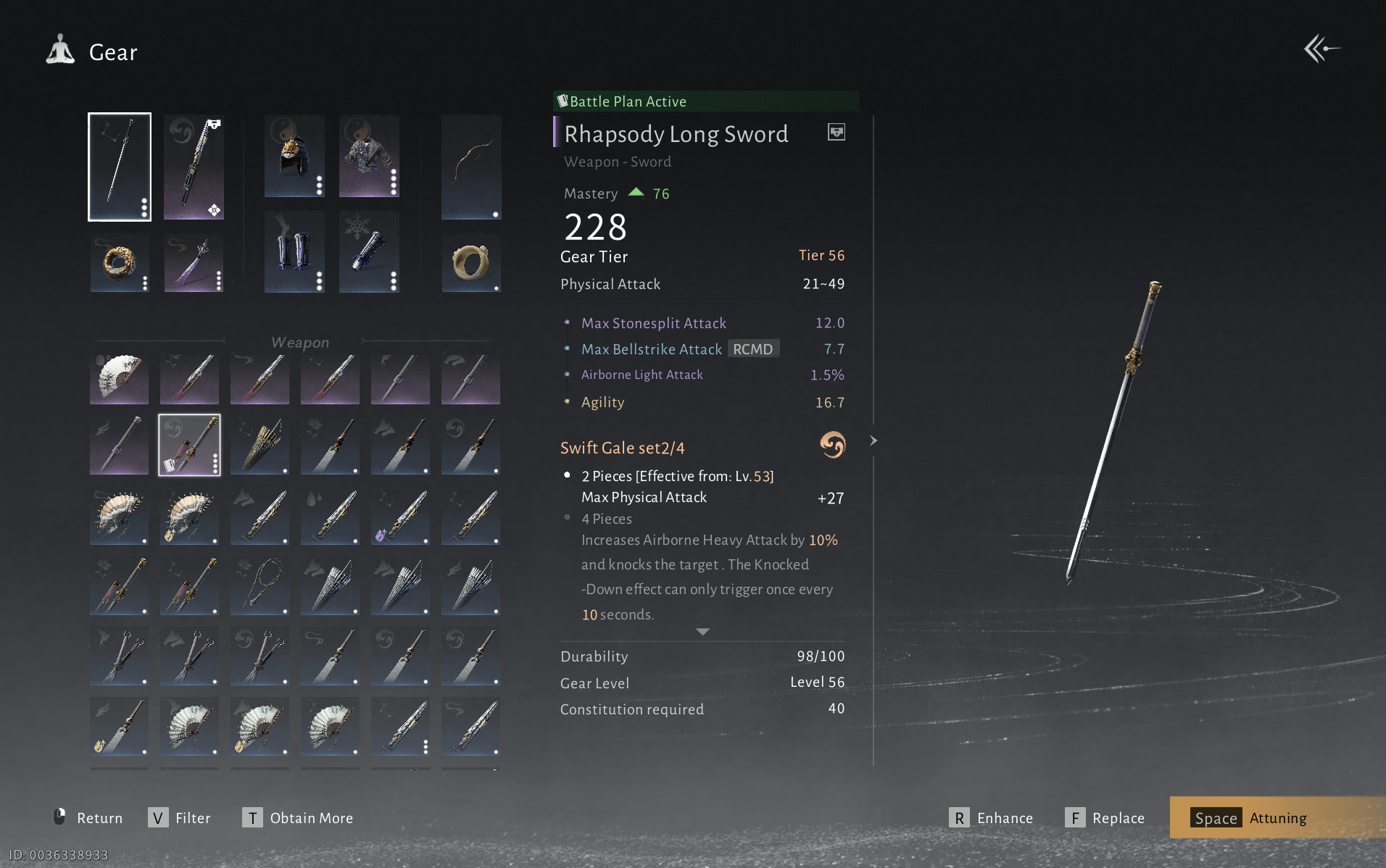Choose Replace to swap the weapon

(x=1105, y=818)
